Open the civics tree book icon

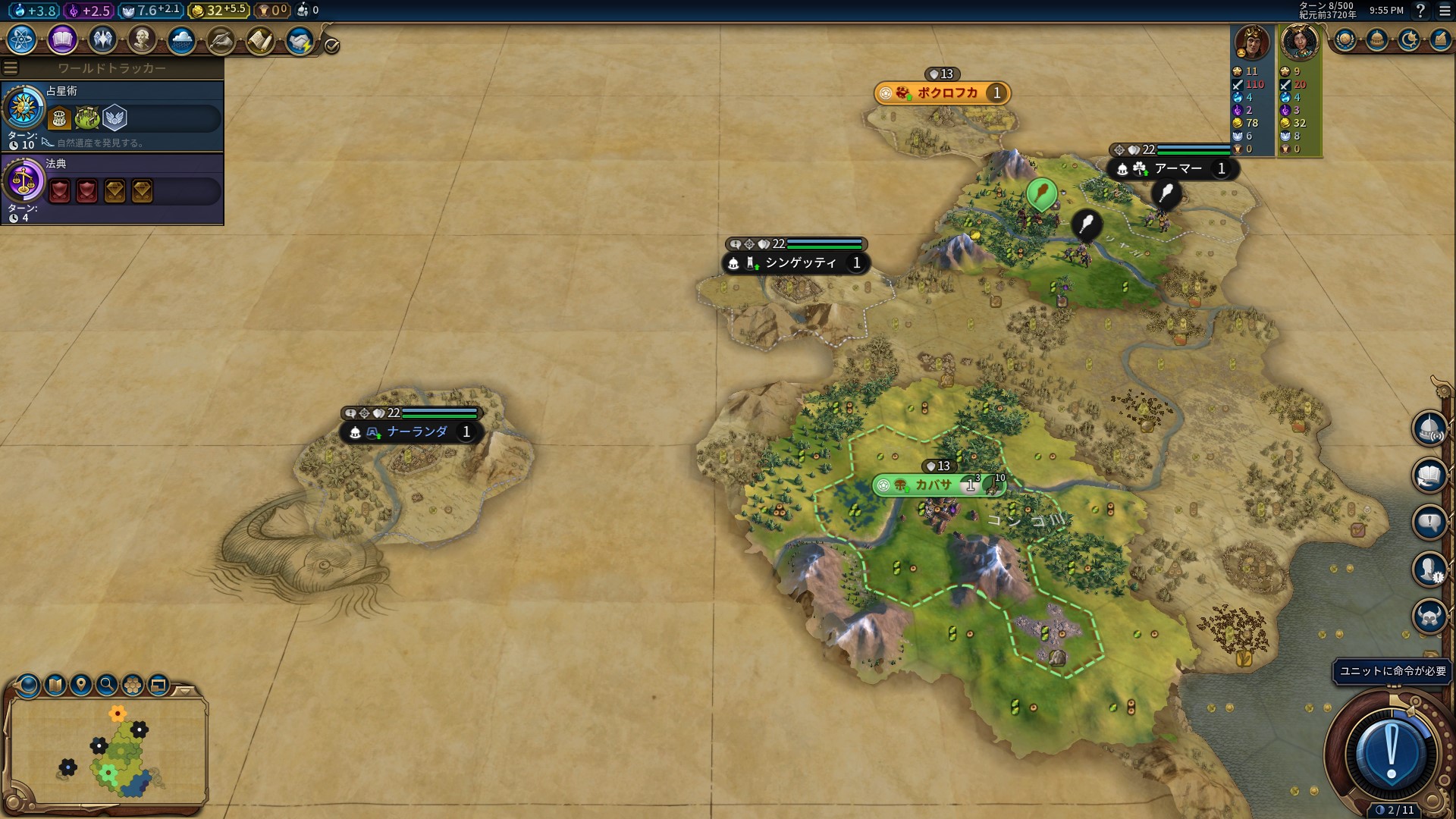(62, 39)
